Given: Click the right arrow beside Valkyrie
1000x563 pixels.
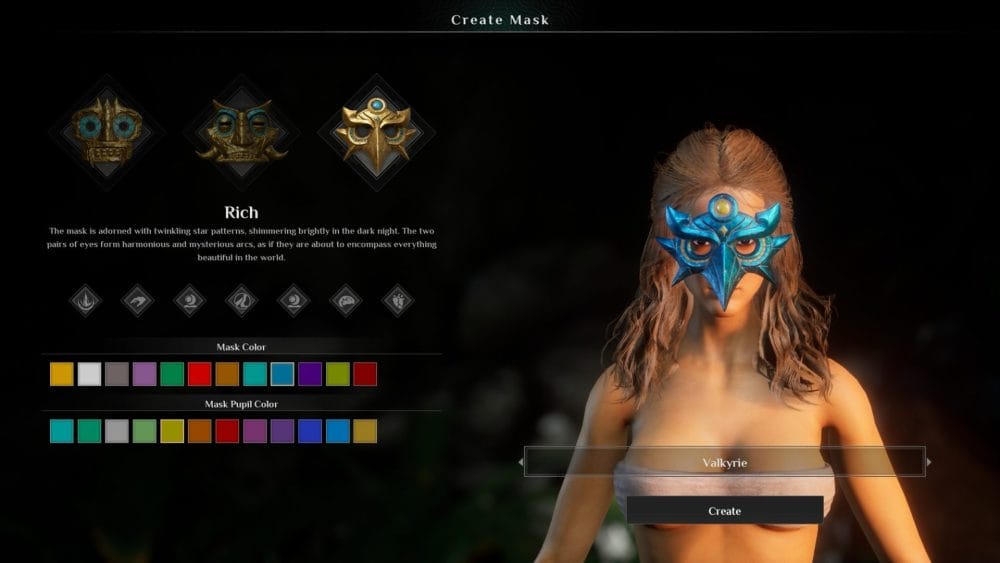Looking at the screenshot, I should click(929, 462).
